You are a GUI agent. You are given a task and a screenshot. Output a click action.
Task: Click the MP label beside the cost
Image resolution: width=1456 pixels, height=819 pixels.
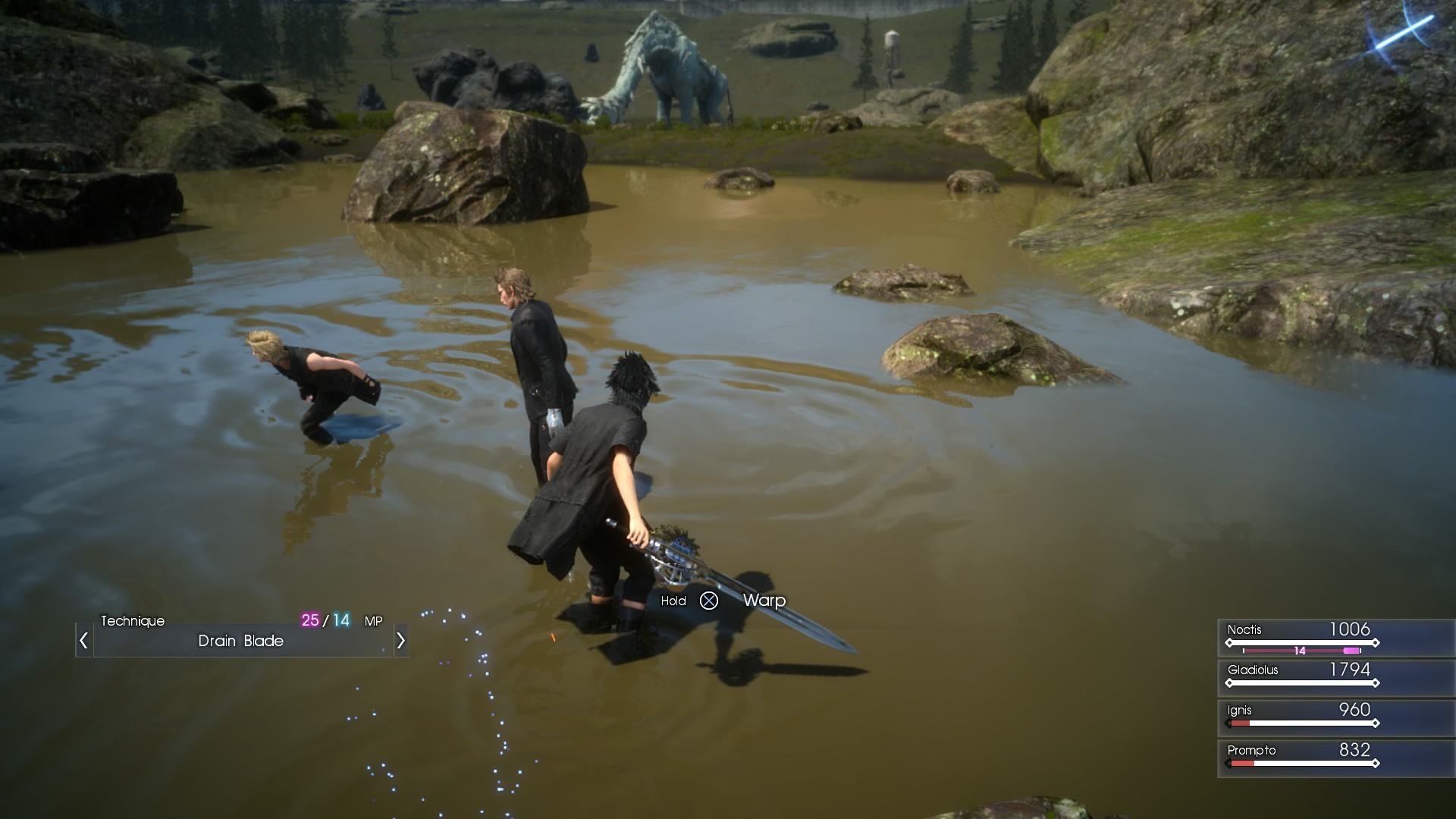coord(373,621)
